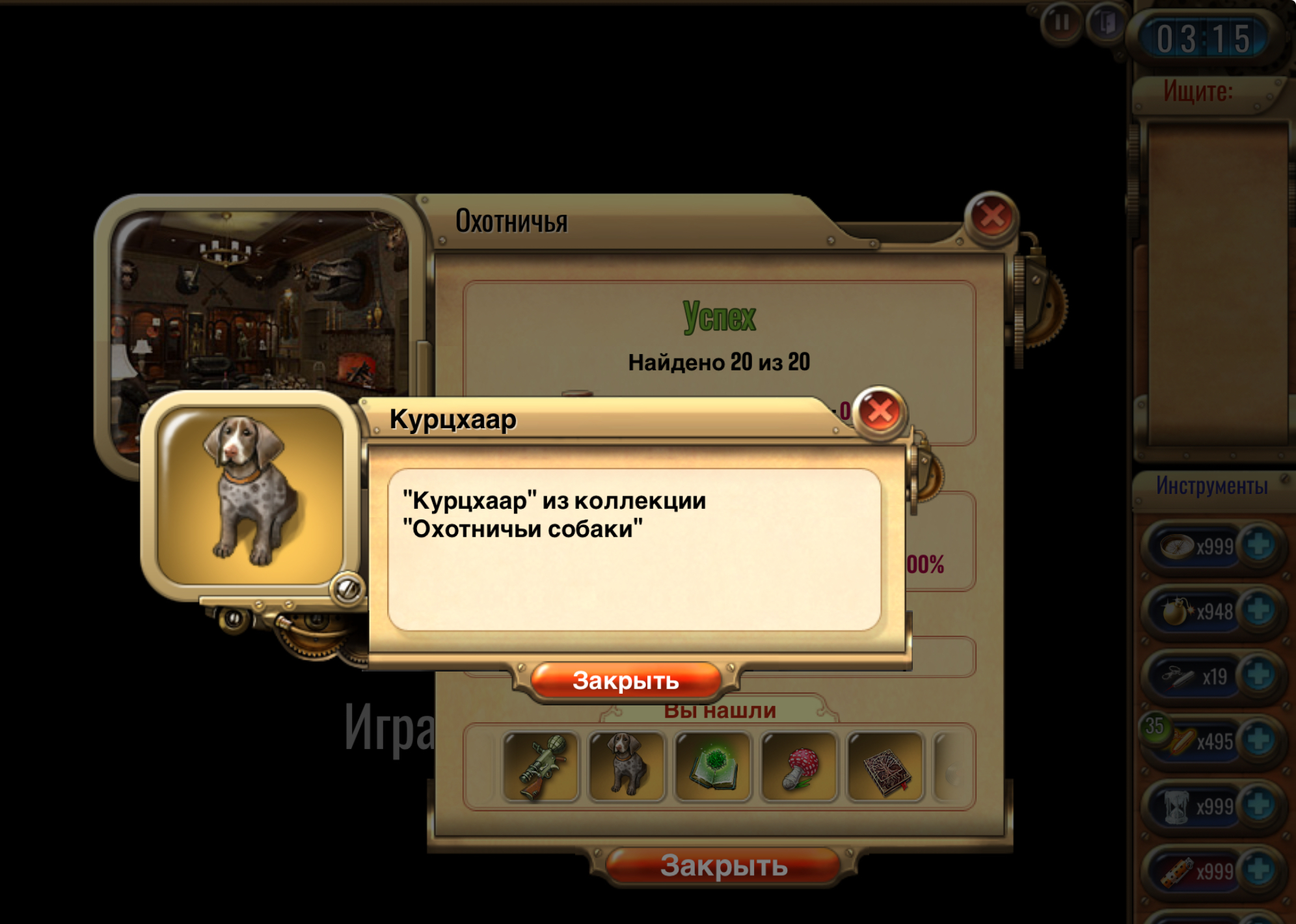Click the dimmed Закрыть button below results panel
Viewport: 1296px width, 924px height.
pos(723,866)
